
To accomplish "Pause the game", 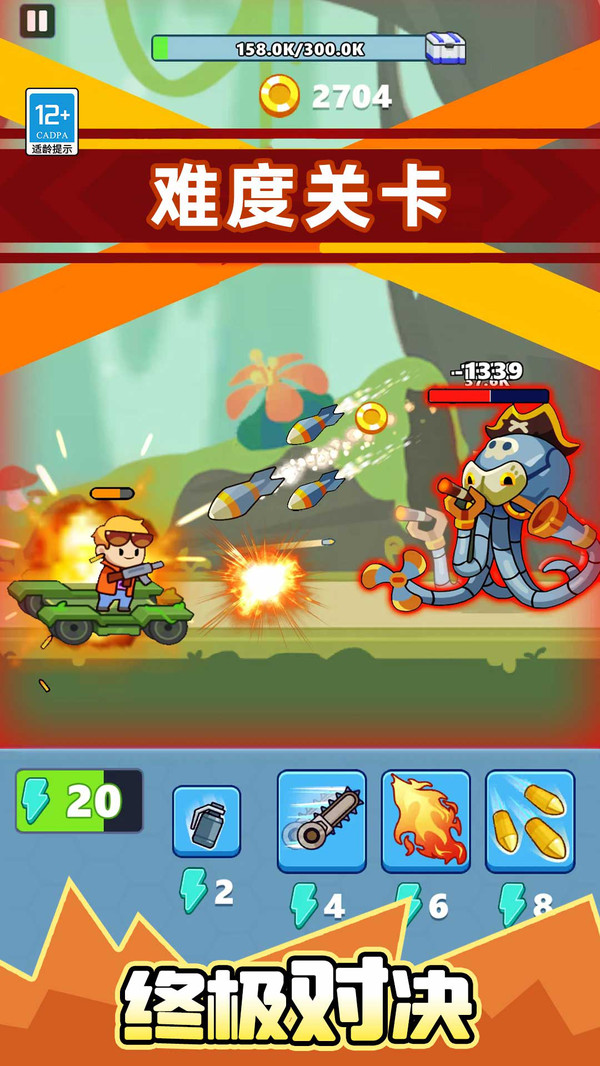I will tap(37, 22).
